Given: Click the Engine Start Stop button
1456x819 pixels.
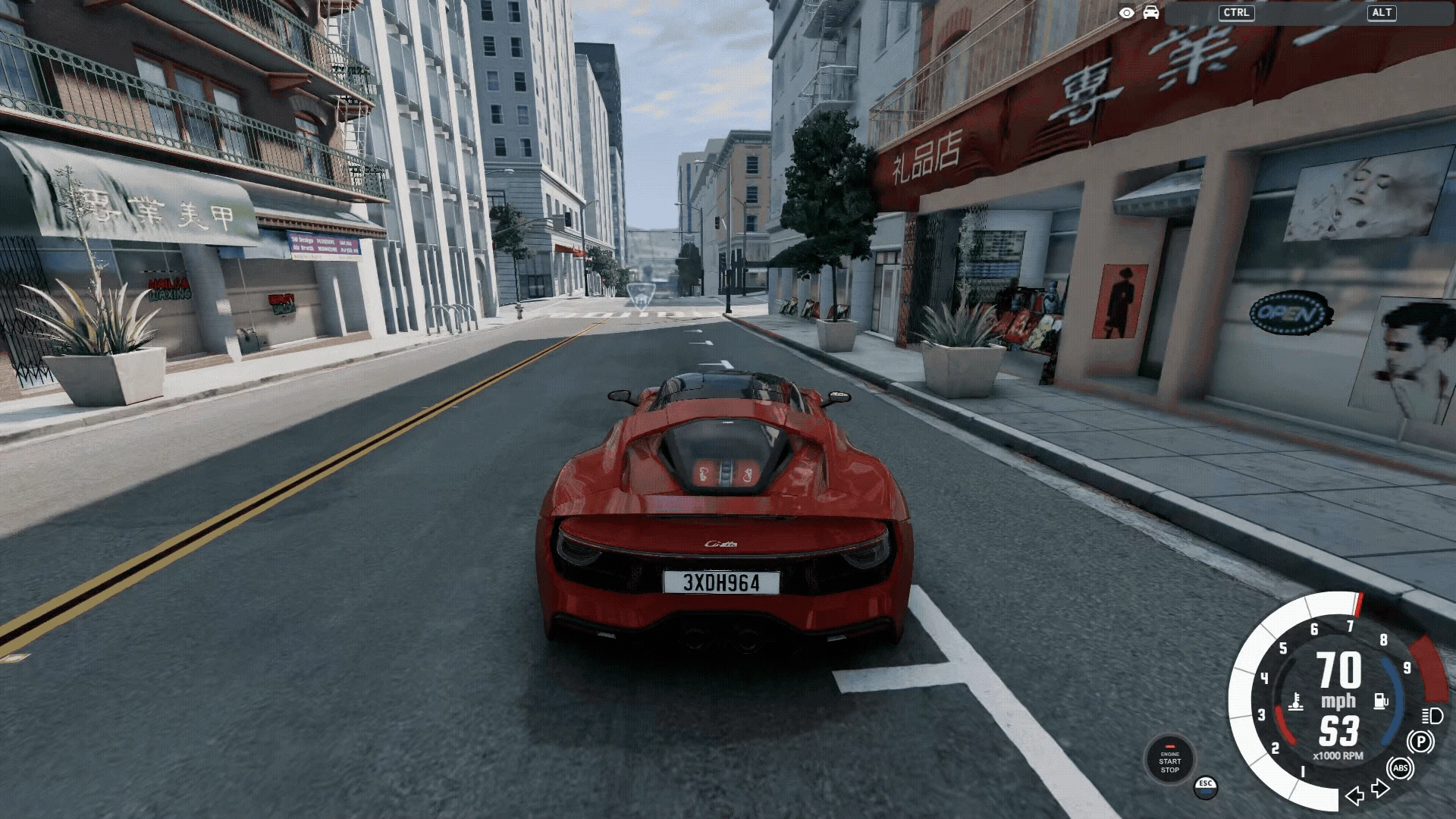Looking at the screenshot, I should pos(1169,760).
